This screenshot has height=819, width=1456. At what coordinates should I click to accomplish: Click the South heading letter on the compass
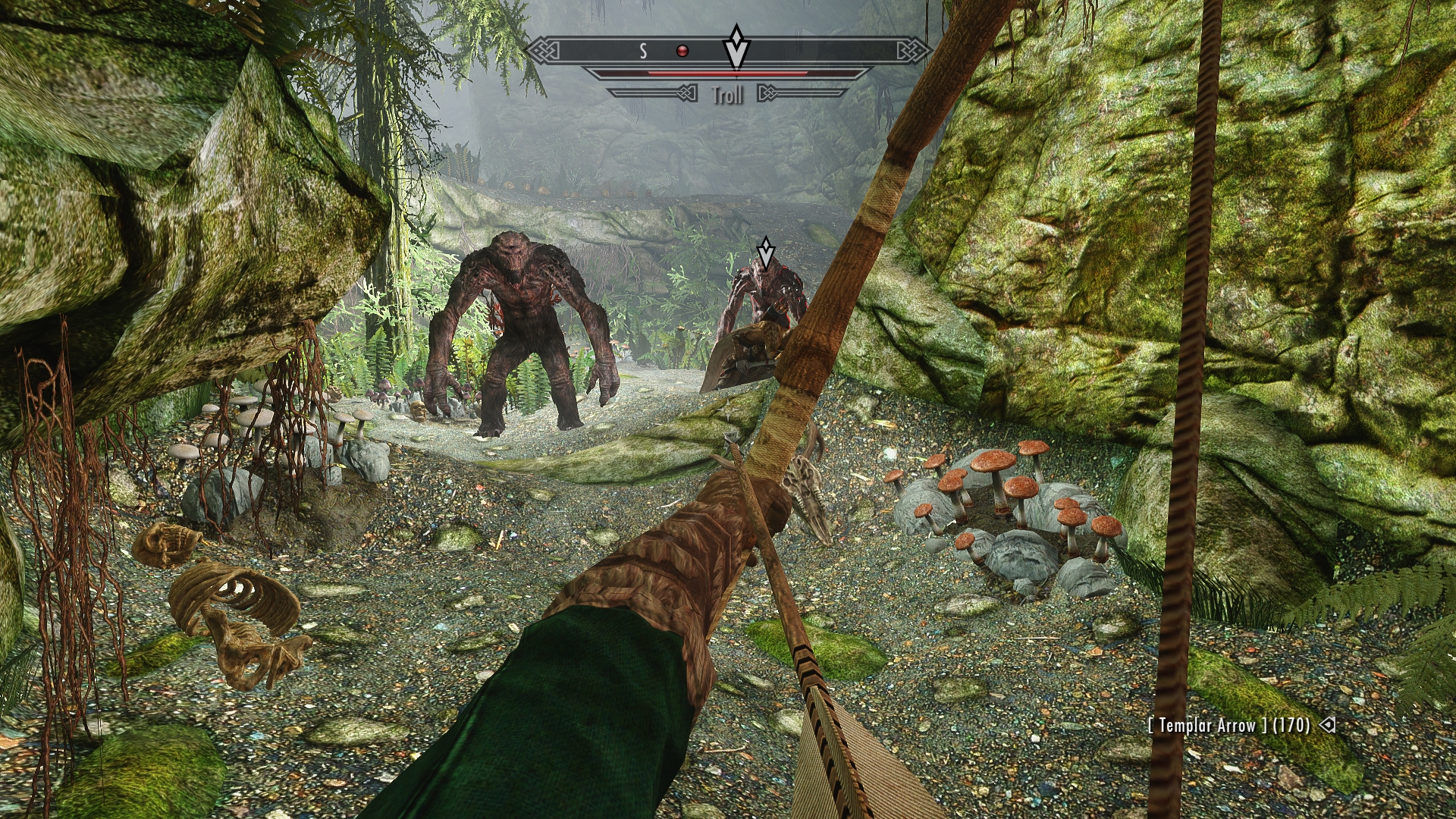643,51
